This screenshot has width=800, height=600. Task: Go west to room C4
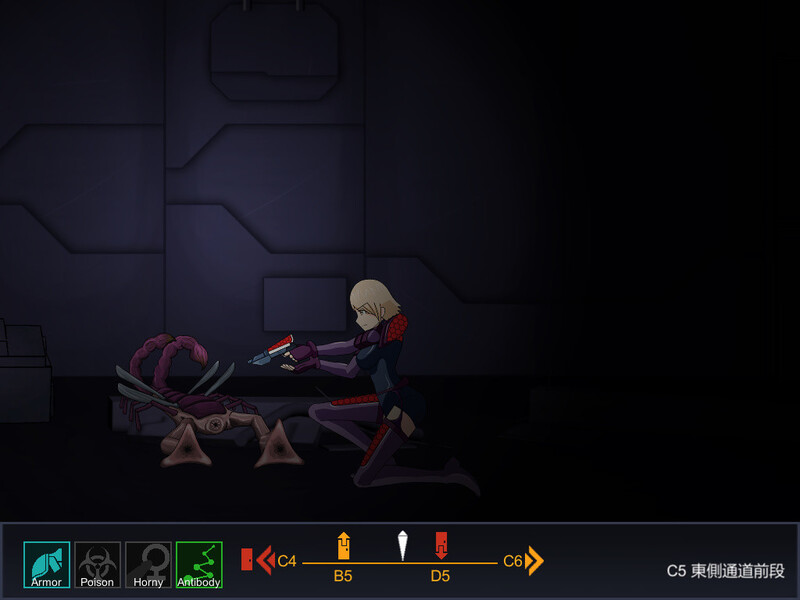[266, 560]
